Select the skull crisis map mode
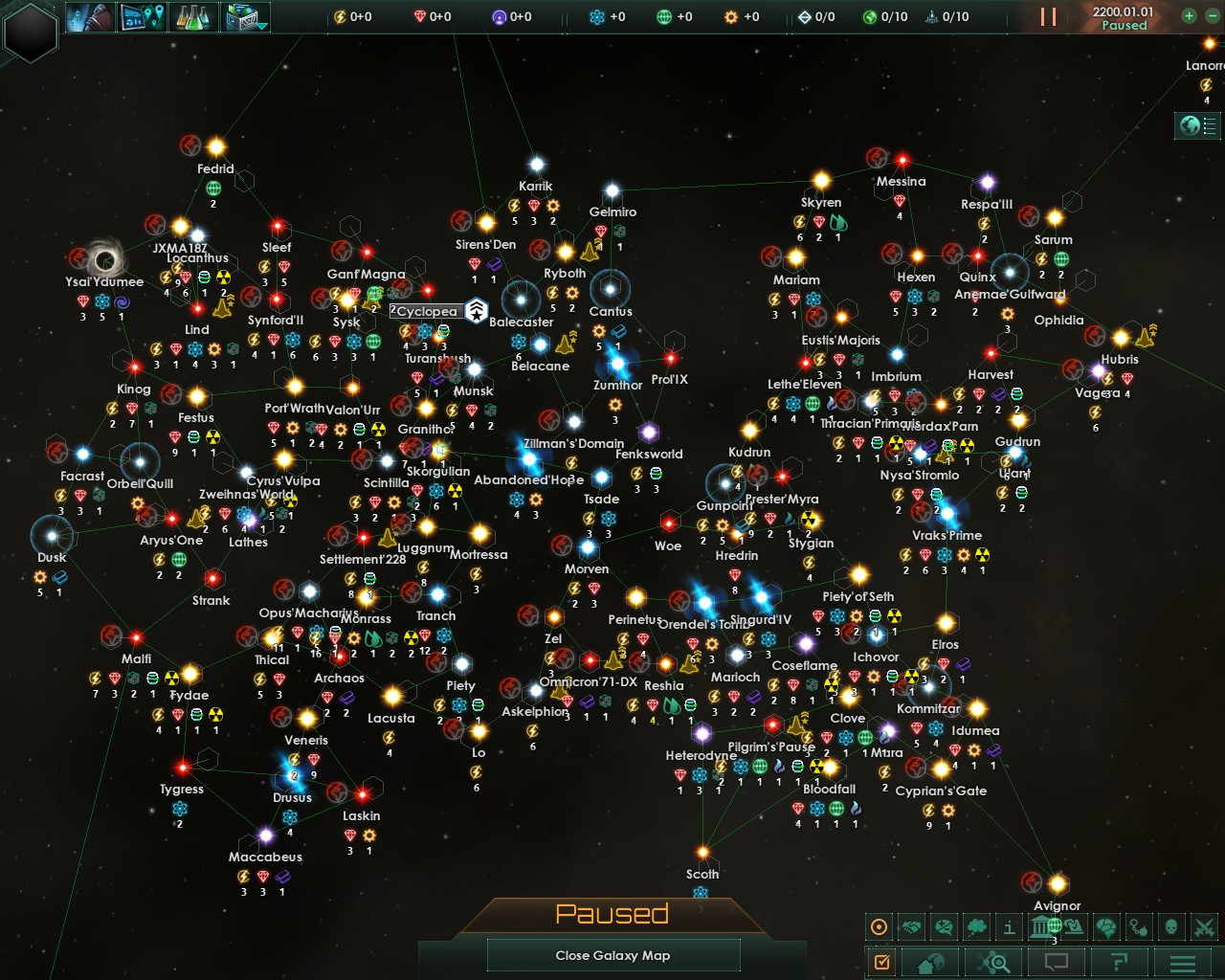 point(1171,926)
